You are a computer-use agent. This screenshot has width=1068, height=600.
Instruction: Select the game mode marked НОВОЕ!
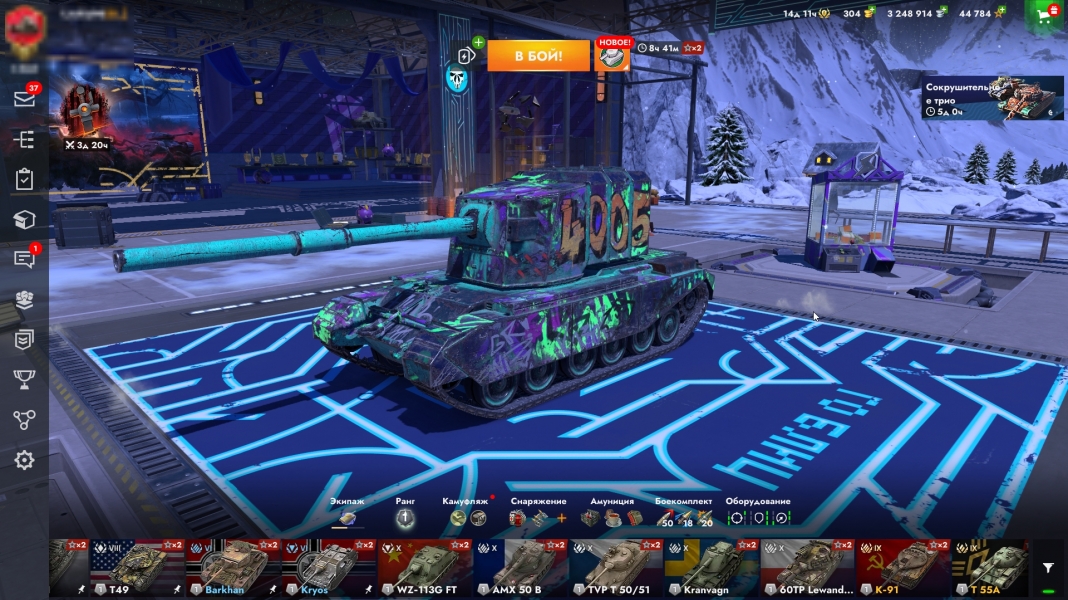coord(612,56)
